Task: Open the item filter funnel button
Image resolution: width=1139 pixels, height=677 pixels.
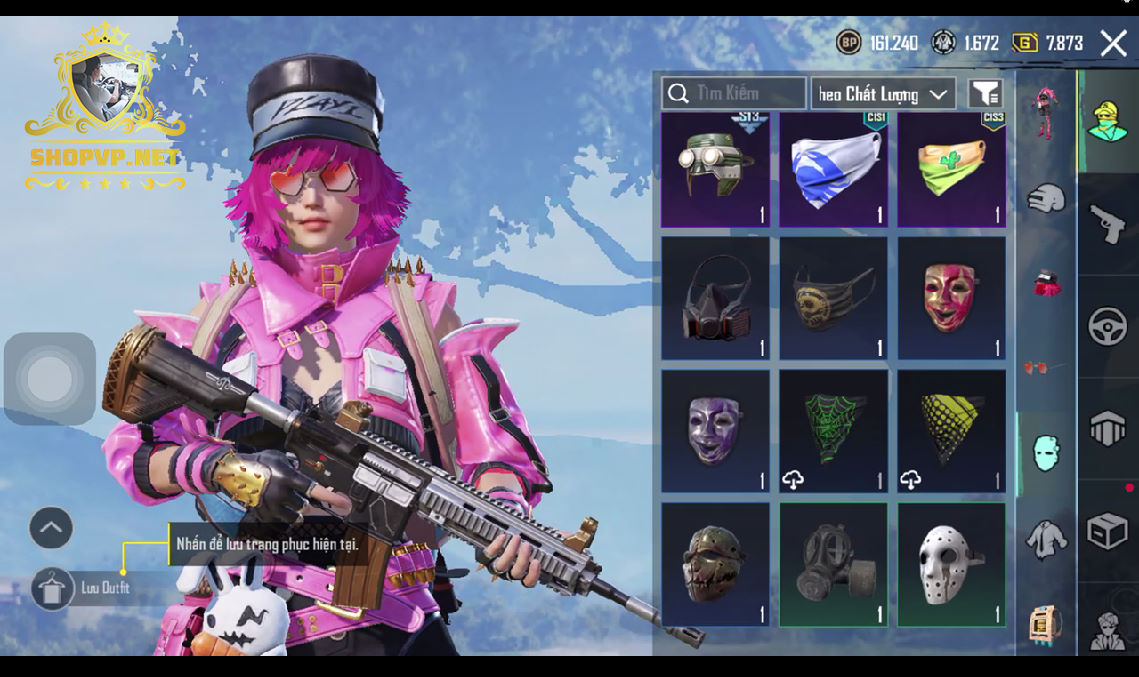Action: pos(985,94)
